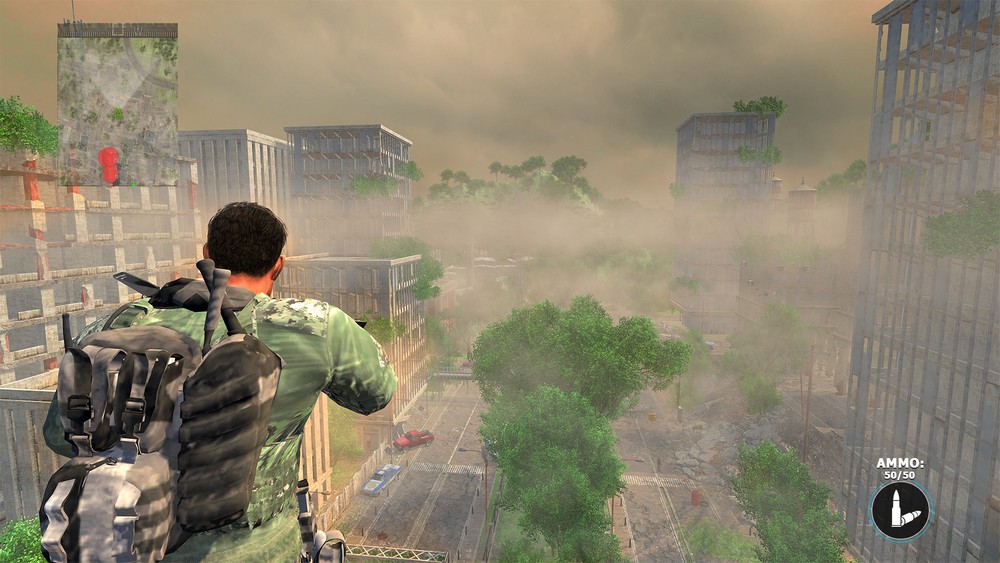Open the minimap overlay
The image size is (1000, 563).
pyautogui.click(x=117, y=104)
